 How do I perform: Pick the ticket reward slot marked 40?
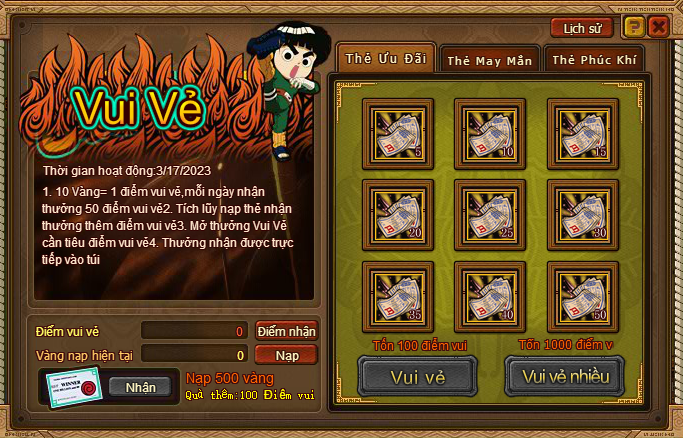pyautogui.click(x=487, y=292)
